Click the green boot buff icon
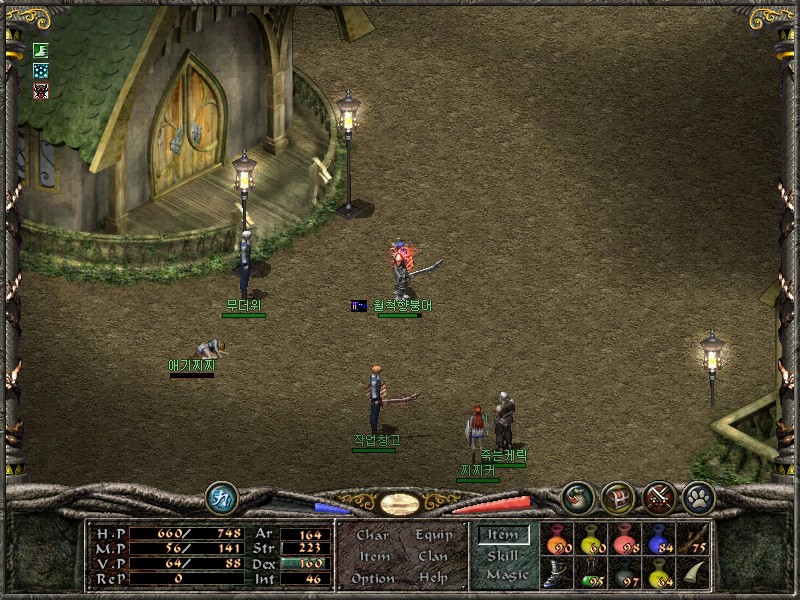The image size is (800, 600). (x=40, y=50)
